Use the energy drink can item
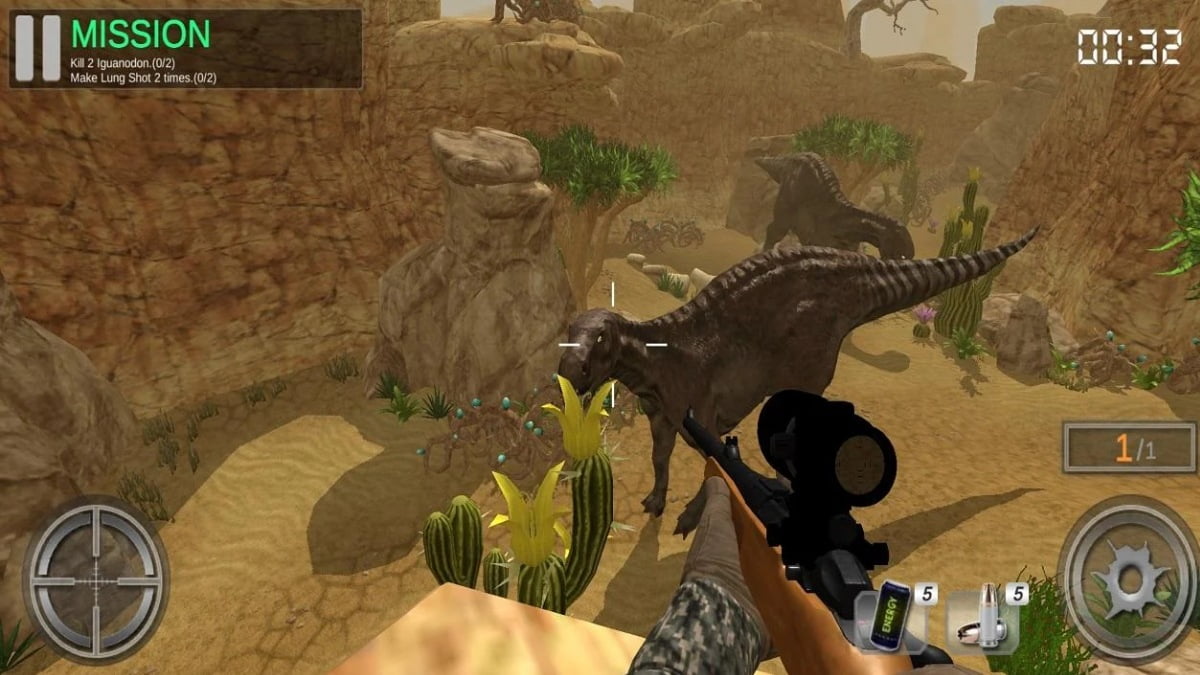The height and width of the screenshot is (675, 1200). [890, 614]
